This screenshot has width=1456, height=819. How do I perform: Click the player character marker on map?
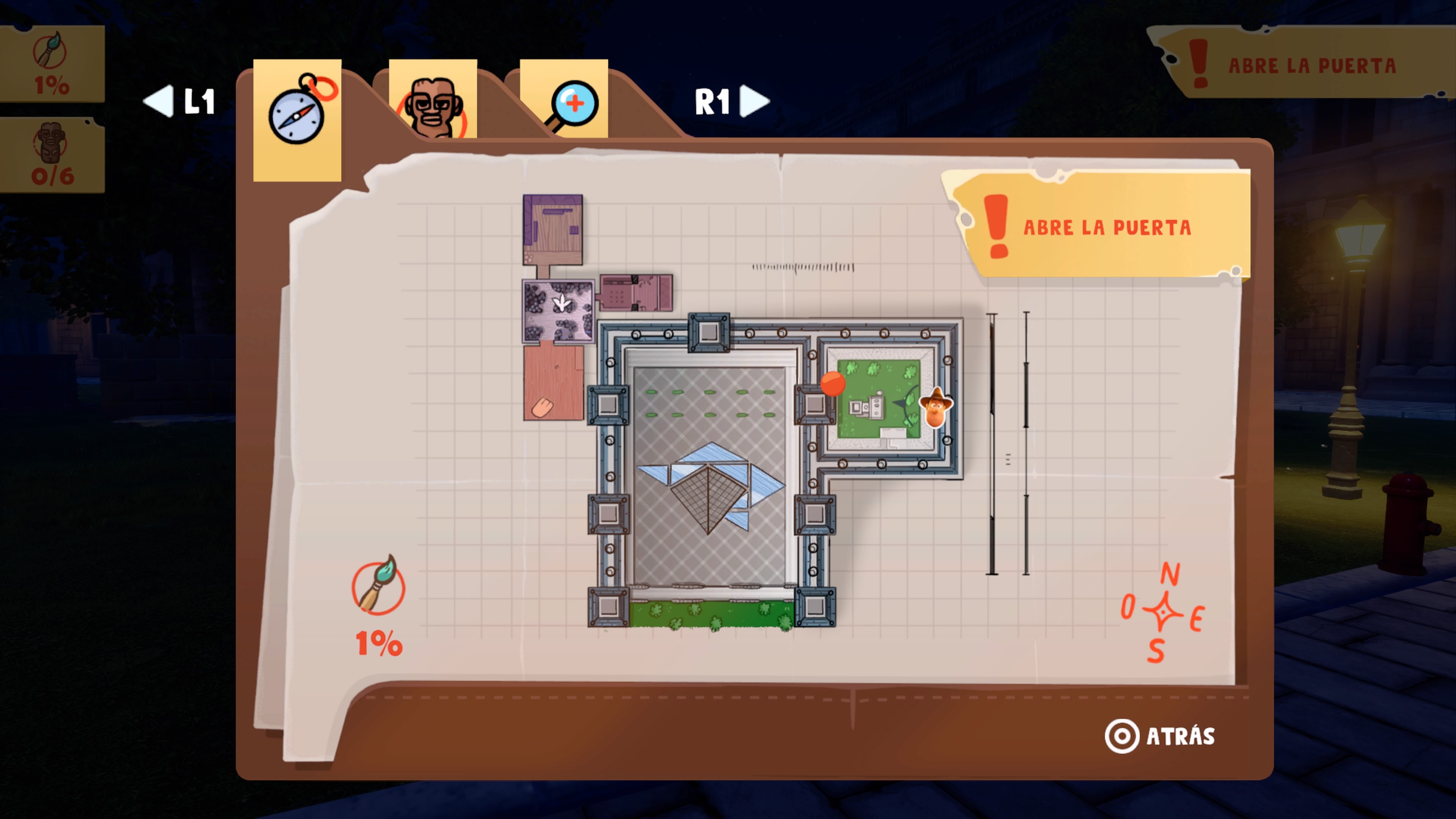936,408
